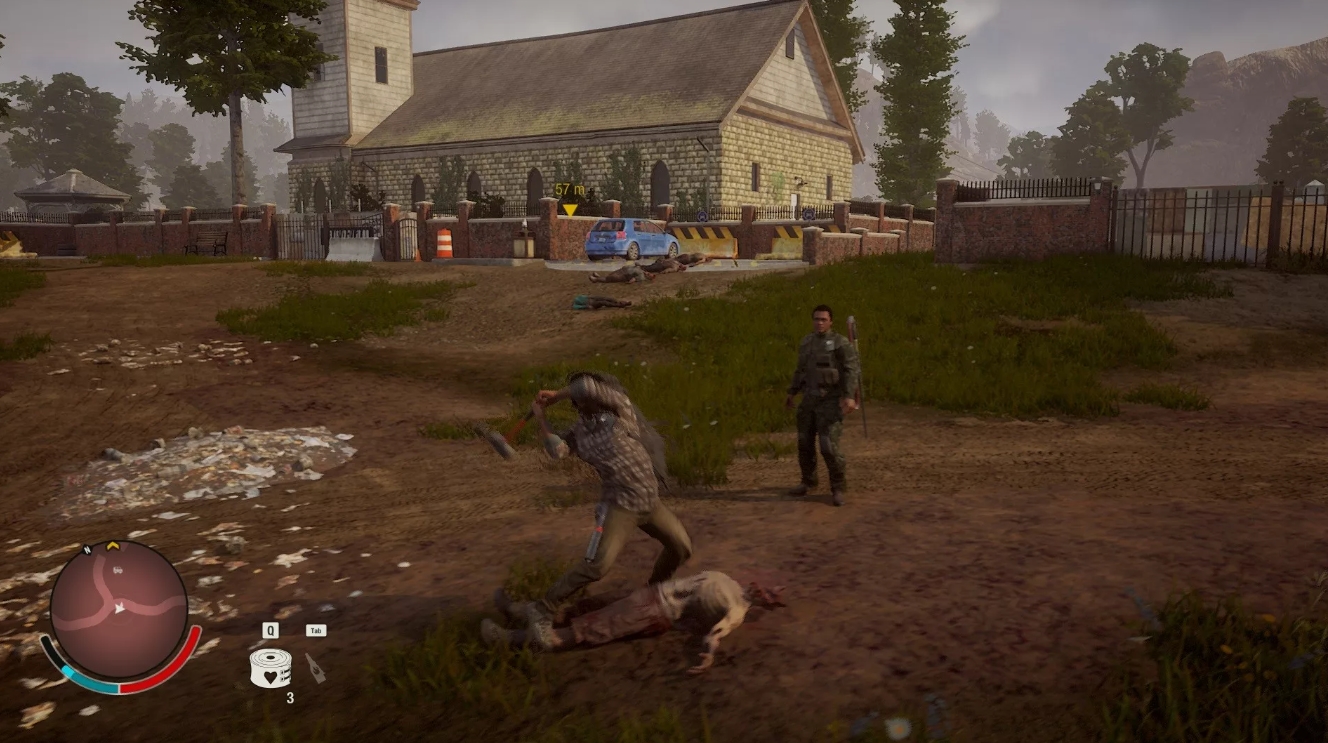This screenshot has width=1328, height=743.
Task: Click the snack quantity number 3
Action: coord(290,697)
